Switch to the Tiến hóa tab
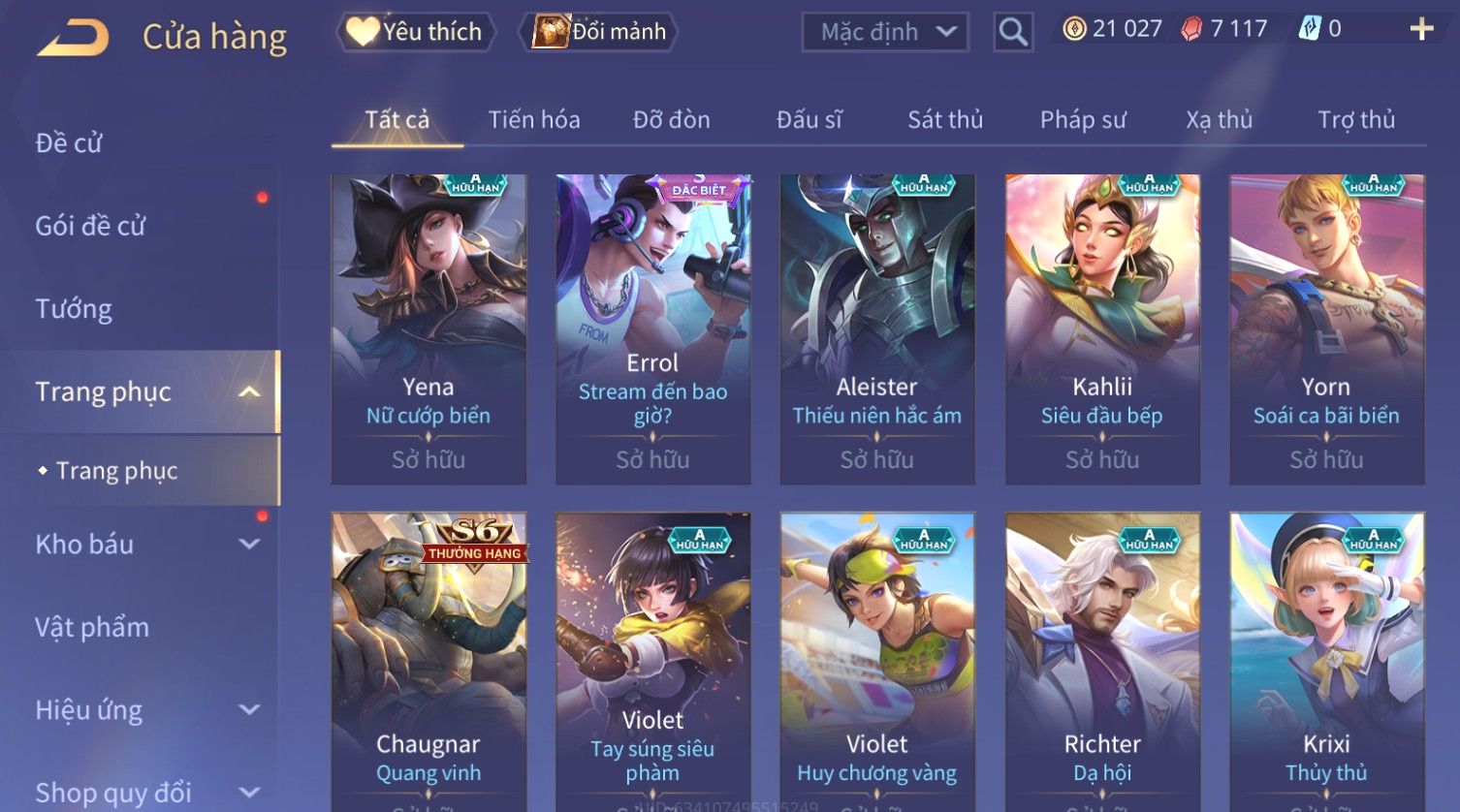This screenshot has height=812, width=1460. 534,119
